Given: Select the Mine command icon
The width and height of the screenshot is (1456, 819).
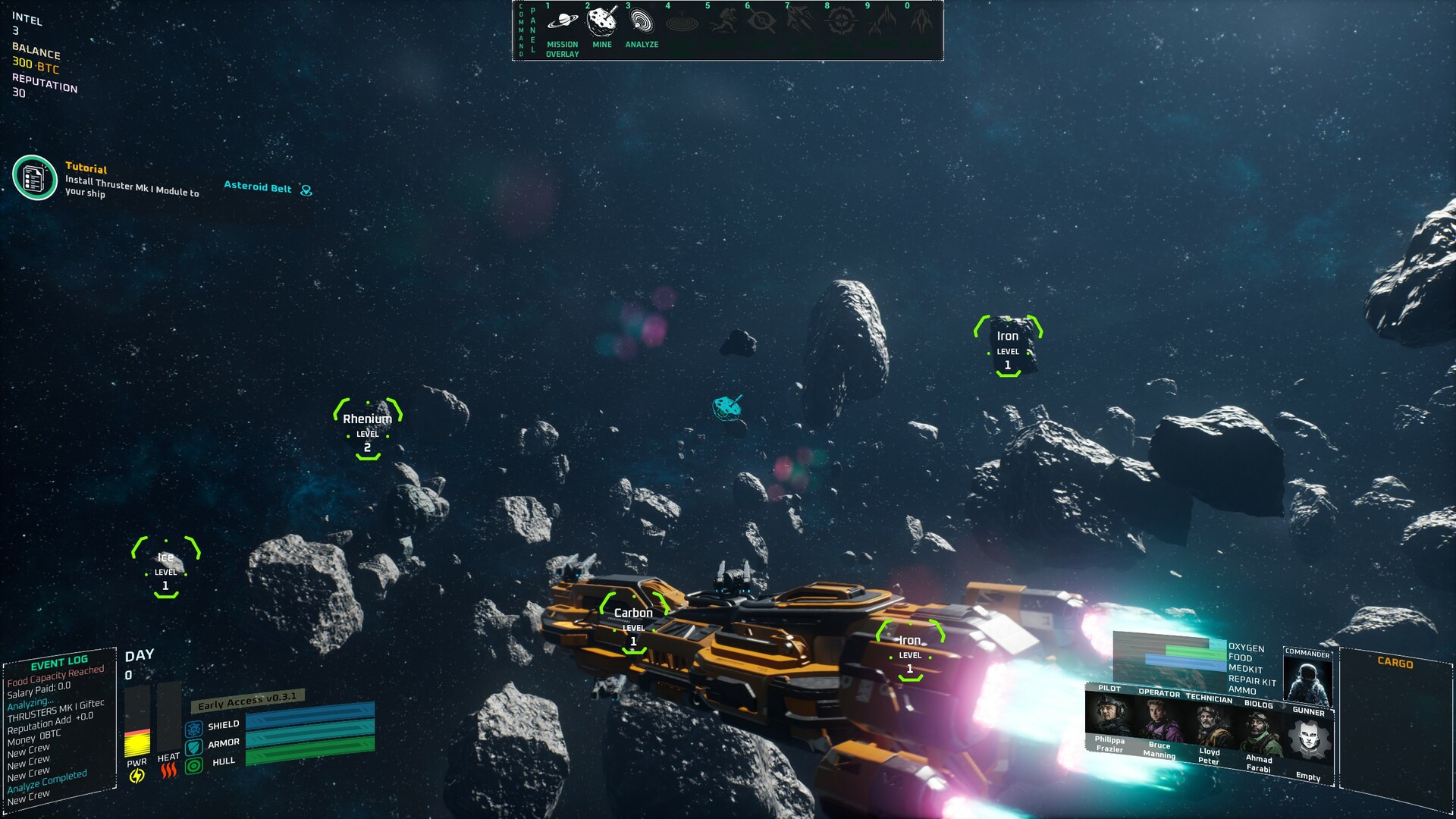Looking at the screenshot, I should pos(602,21).
